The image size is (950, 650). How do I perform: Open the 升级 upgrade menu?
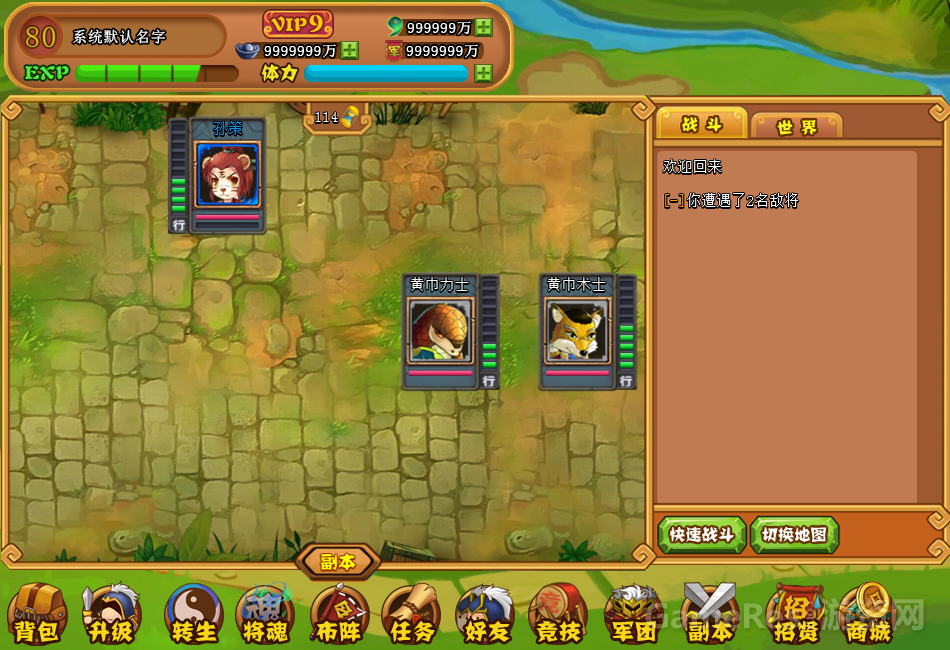(111, 612)
